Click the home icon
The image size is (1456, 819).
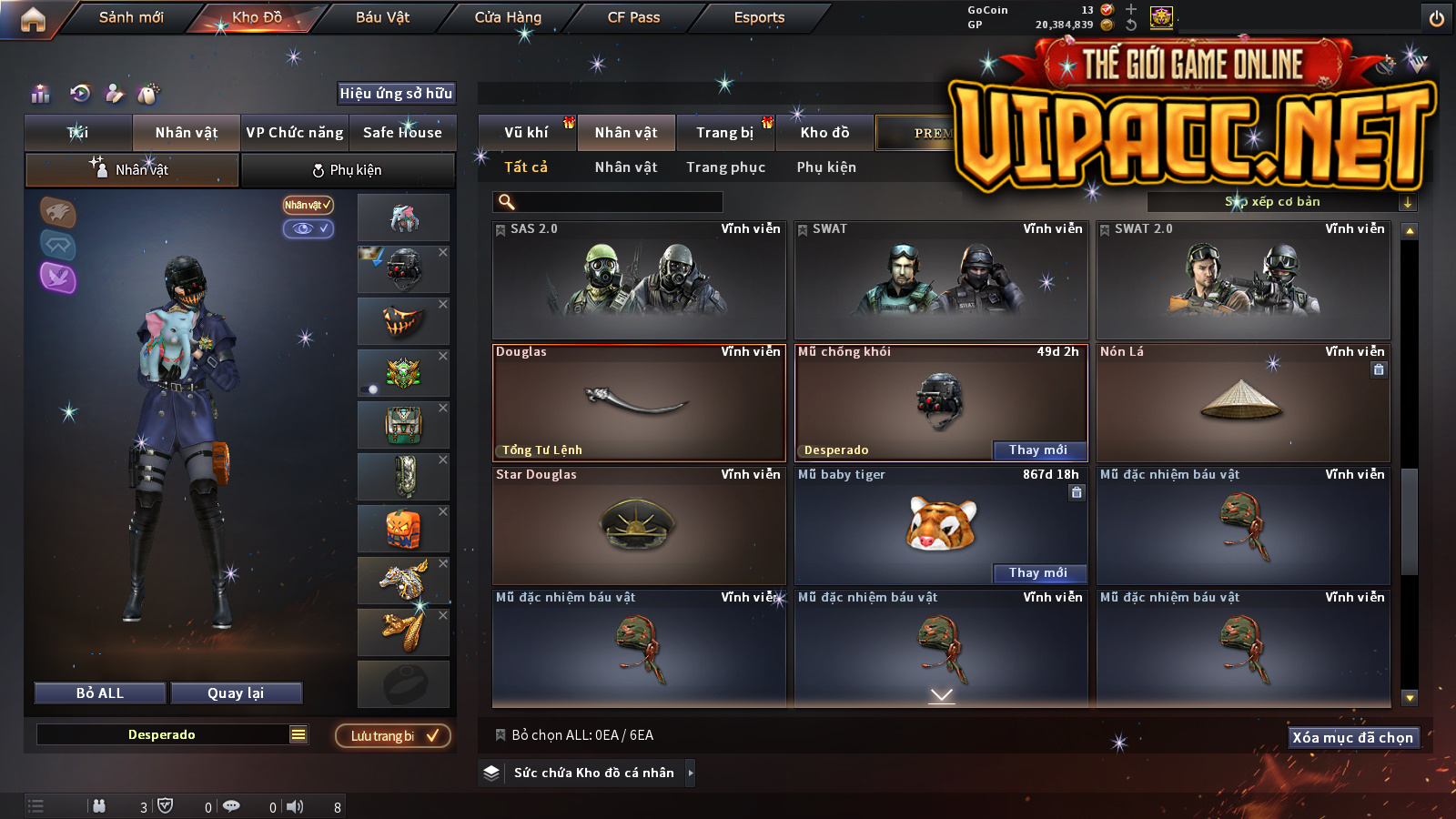[x=33, y=19]
